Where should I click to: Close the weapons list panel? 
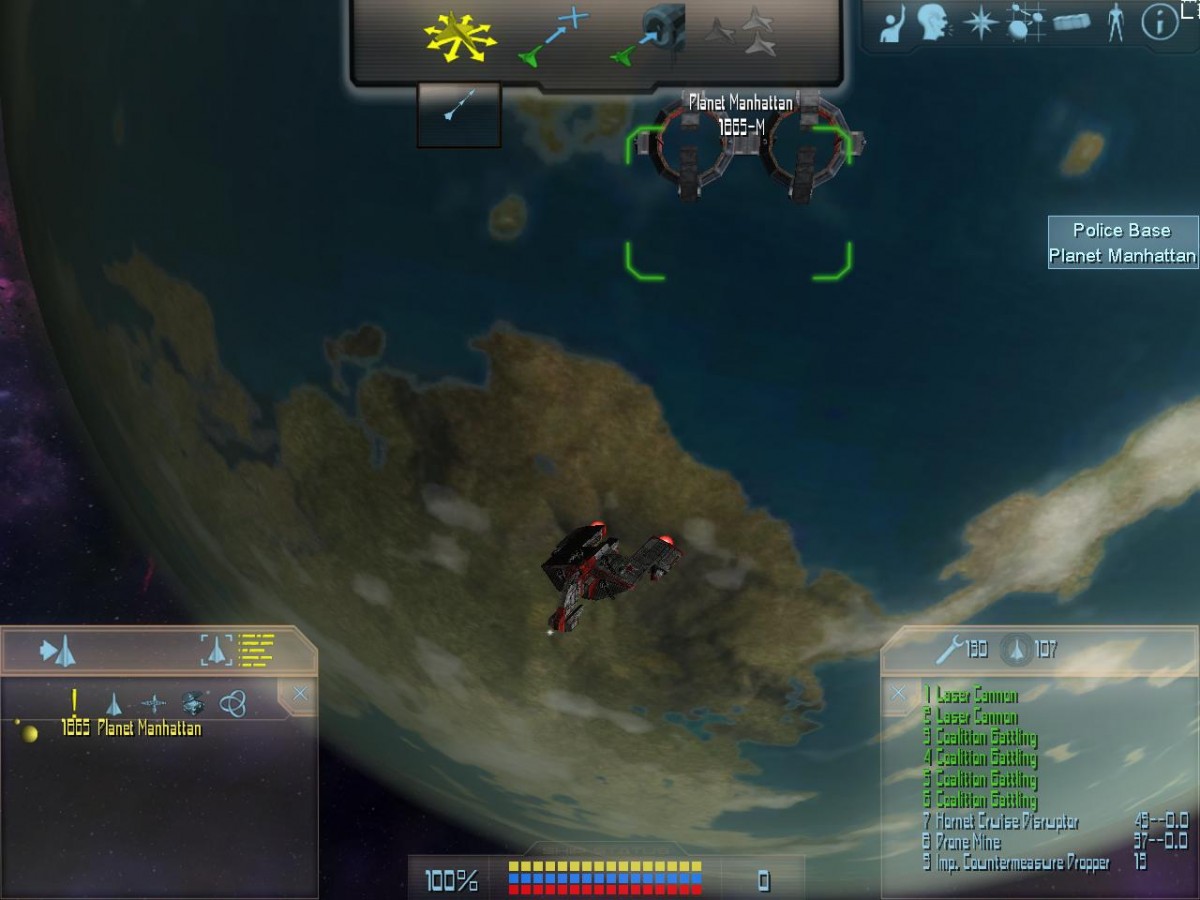click(899, 692)
